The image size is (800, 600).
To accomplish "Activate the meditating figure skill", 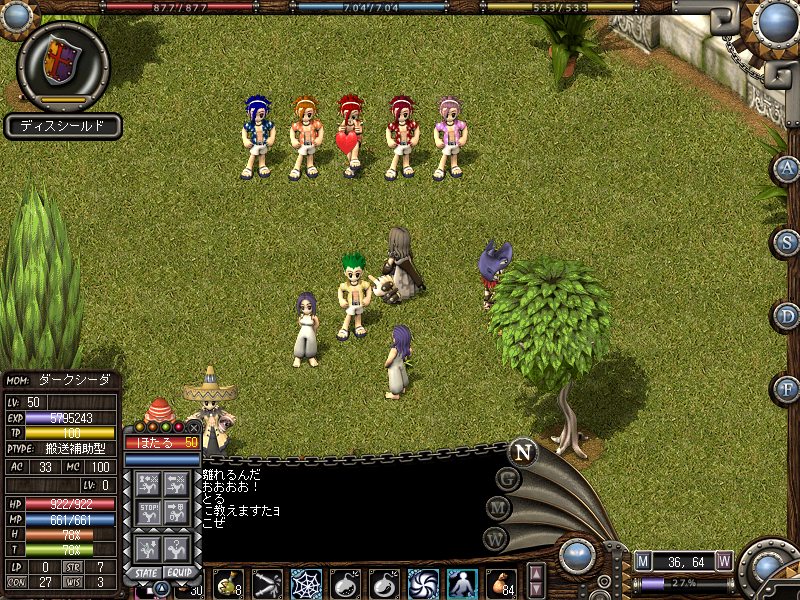I will 462,584.
